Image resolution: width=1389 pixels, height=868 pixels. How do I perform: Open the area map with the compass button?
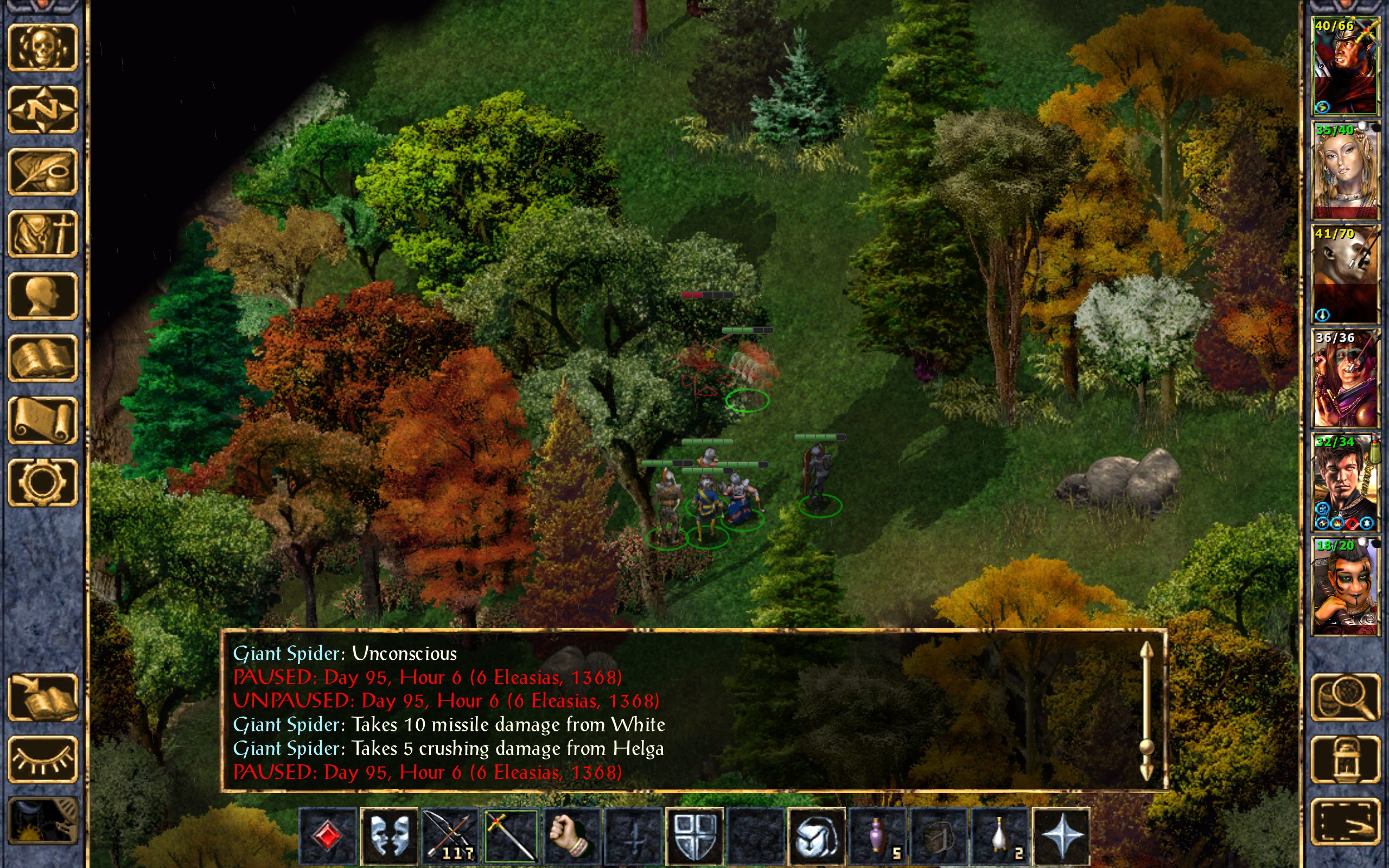(x=42, y=110)
